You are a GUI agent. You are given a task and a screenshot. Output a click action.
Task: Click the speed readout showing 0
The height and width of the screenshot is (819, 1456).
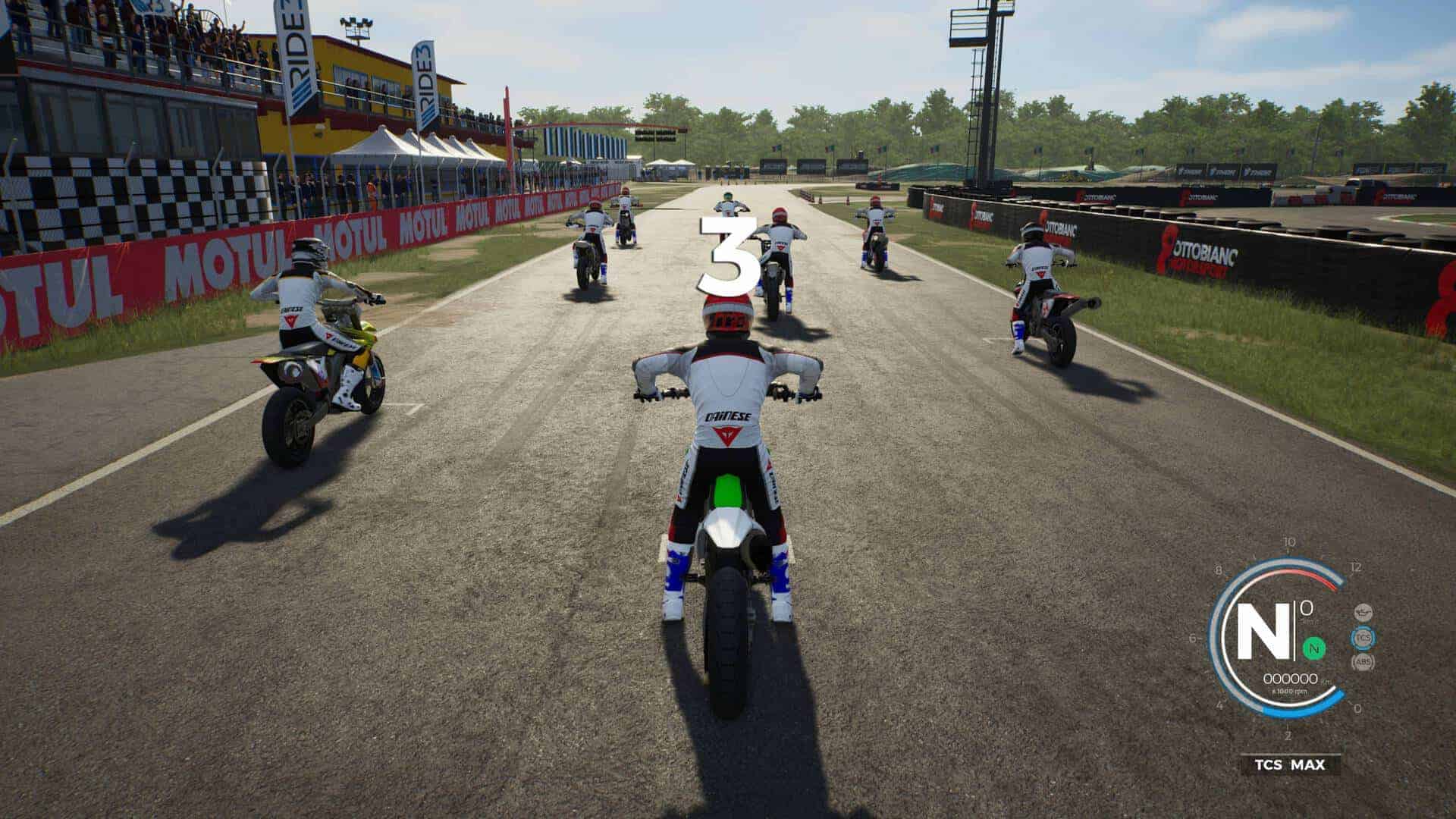pyautogui.click(x=1305, y=607)
